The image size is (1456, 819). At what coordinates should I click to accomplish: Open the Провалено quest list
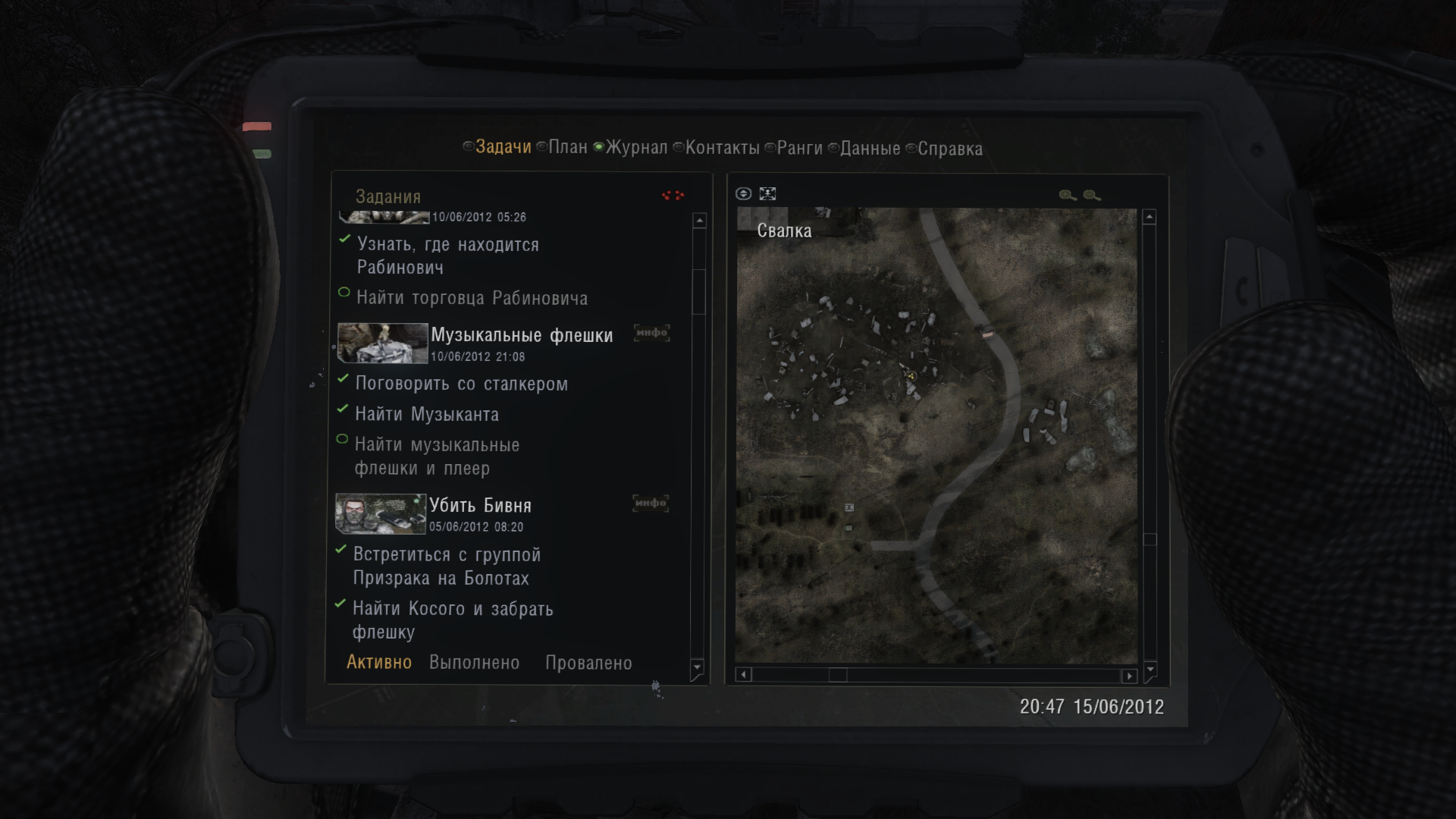coord(588,662)
